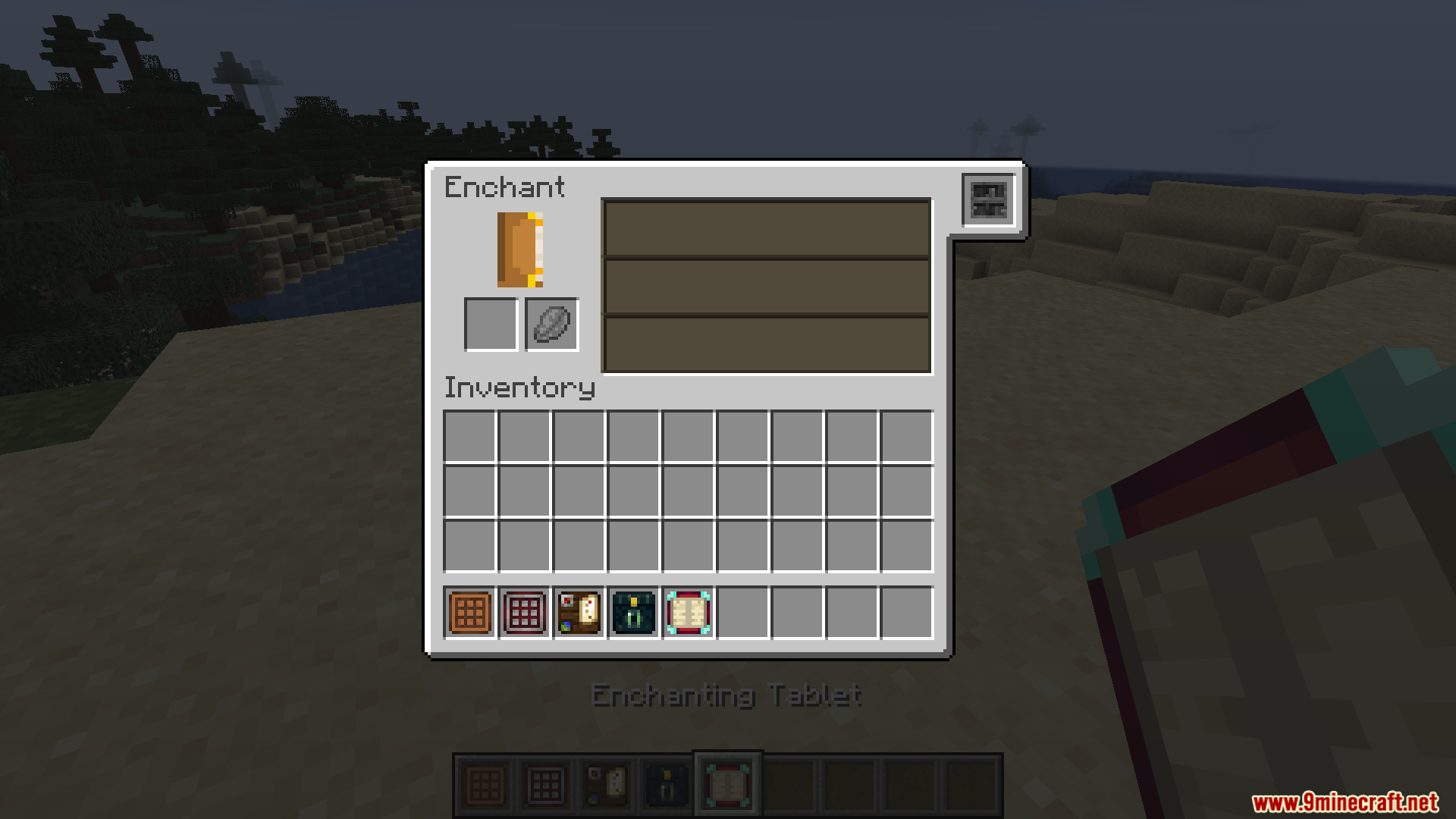Click an empty slot on the right of the game hotbar
This screenshot has height=819, width=1456.
point(849,781)
